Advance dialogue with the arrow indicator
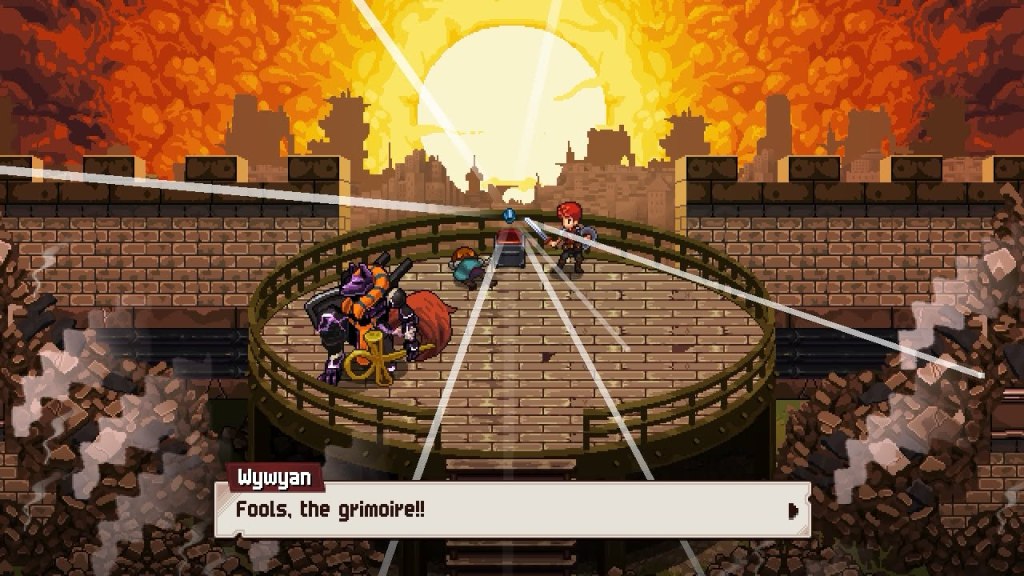1024x576 pixels. pos(794,511)
